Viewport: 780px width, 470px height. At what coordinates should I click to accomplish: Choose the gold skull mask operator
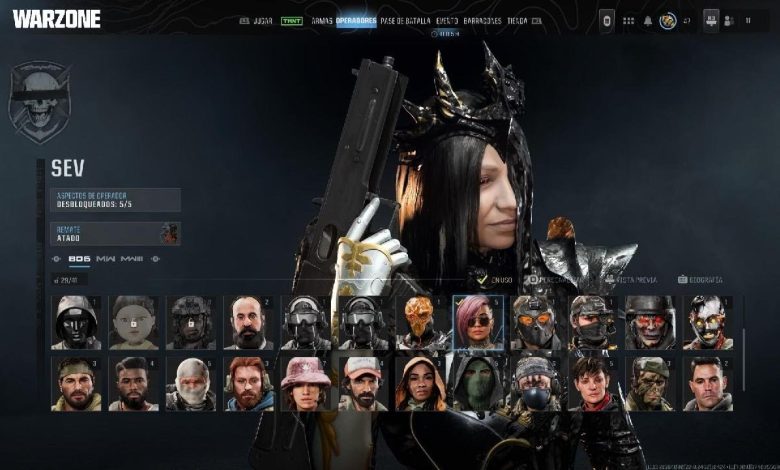coord(420,322)
